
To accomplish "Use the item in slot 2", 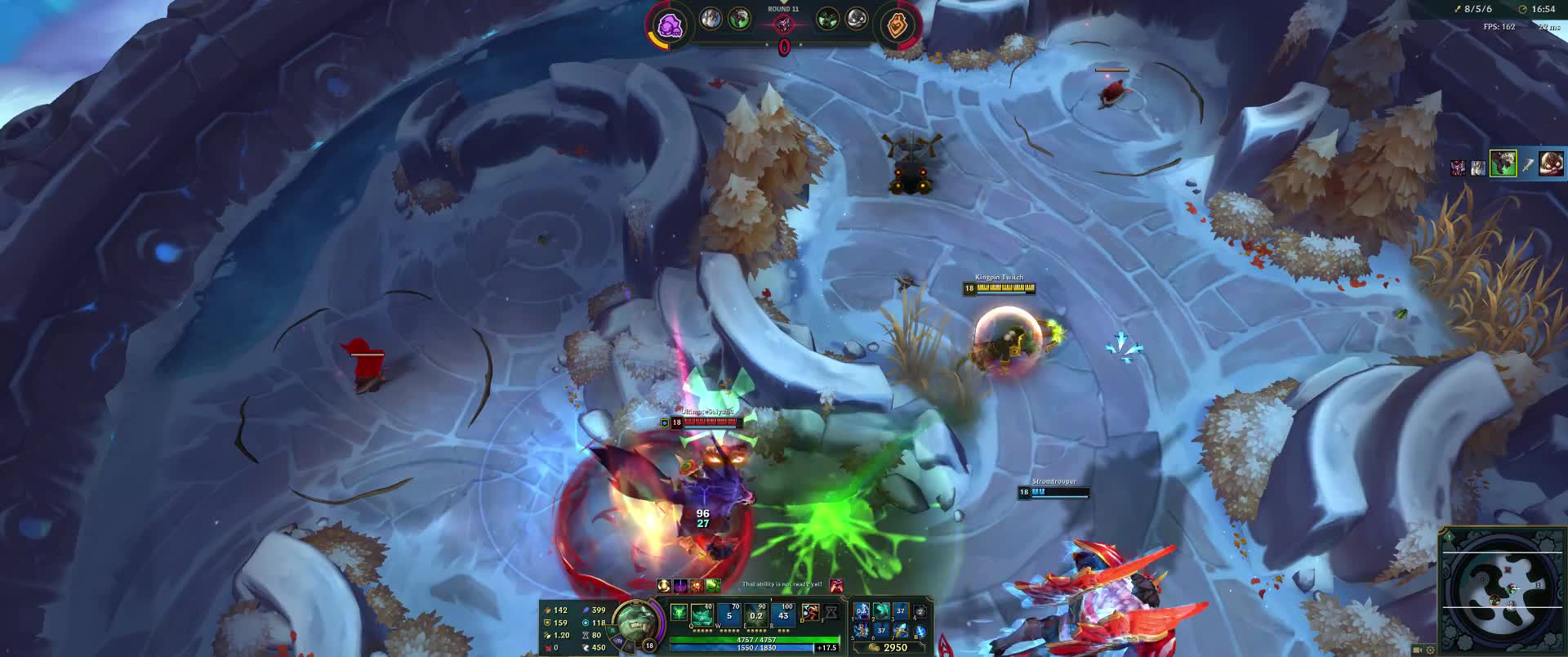I will [x=881, y=611].
